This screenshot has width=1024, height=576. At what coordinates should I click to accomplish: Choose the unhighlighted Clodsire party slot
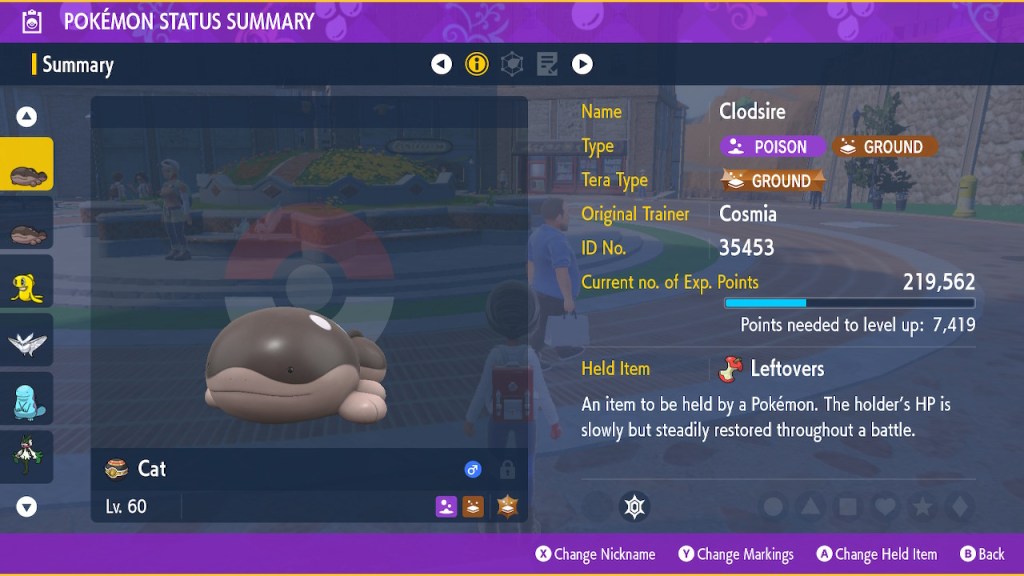pos(27,224)
